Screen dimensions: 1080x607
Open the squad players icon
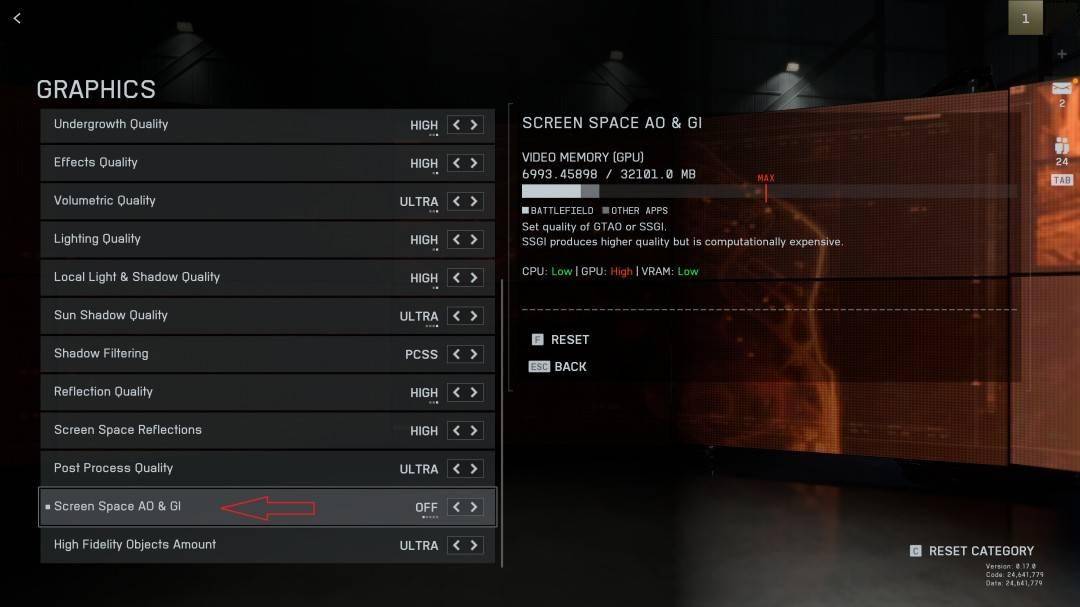(x=1061, y=145)
